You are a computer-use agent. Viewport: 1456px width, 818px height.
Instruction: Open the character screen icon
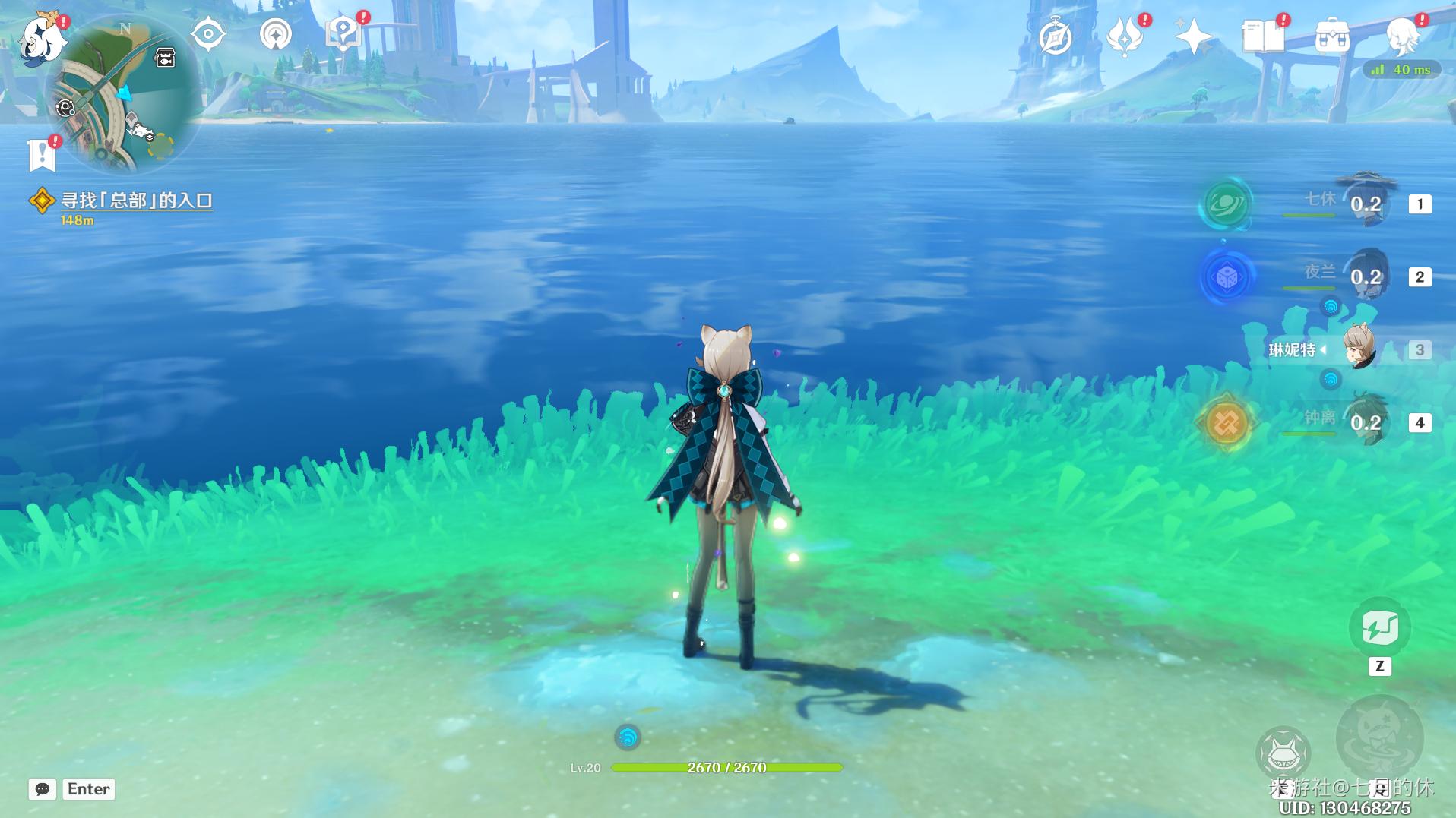click(x=1402, y=35)
